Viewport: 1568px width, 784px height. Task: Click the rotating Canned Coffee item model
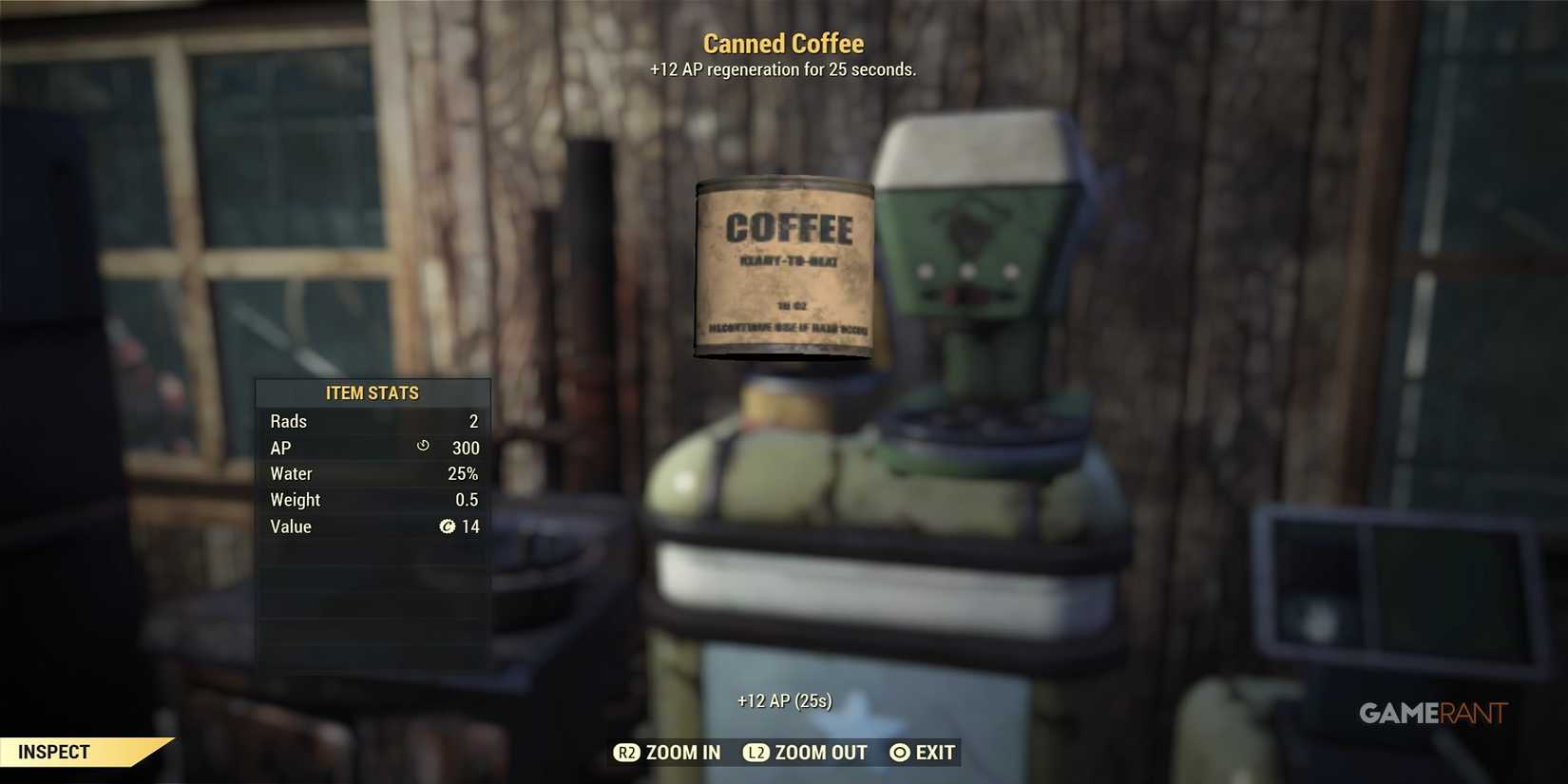point(783,269)
